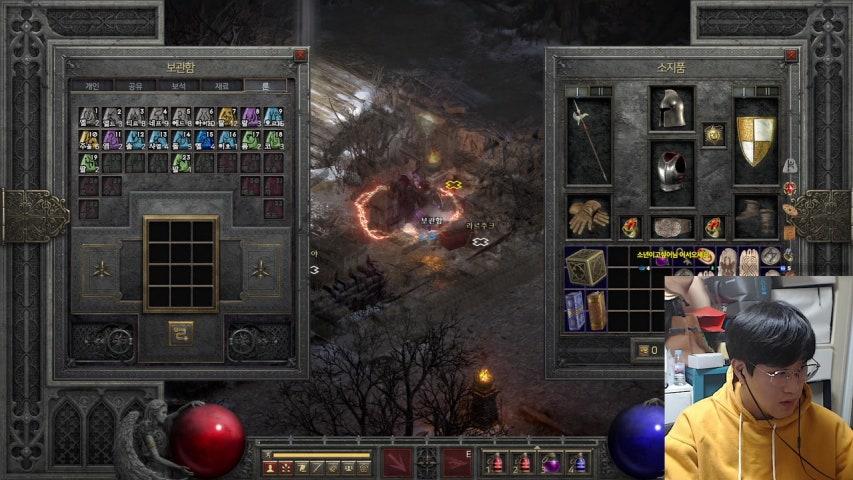Close the stash window
Image resolution: width=853 pixels, height=480 pixels.
click(300, 56)
